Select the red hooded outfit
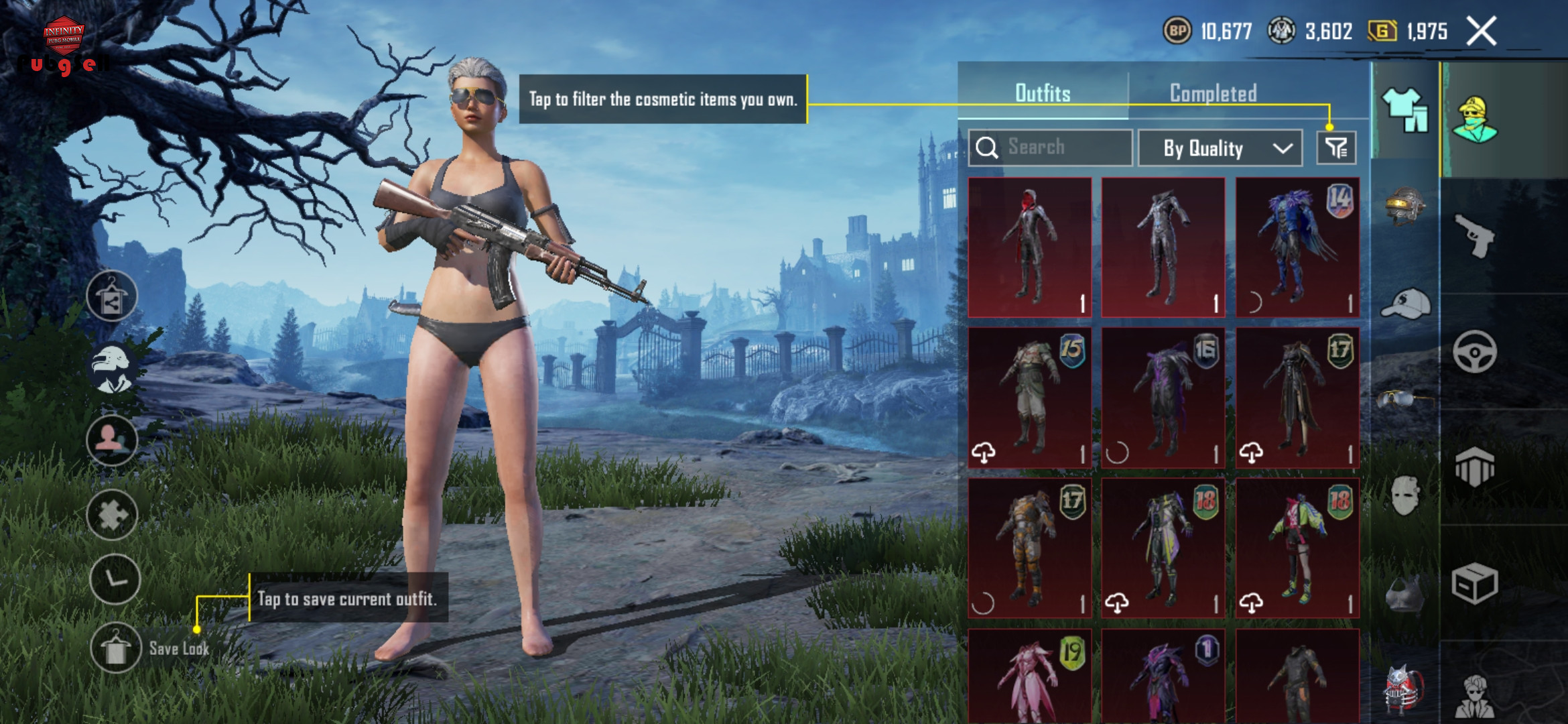Screen dimensions: 1568x724 pos(1030,247)
